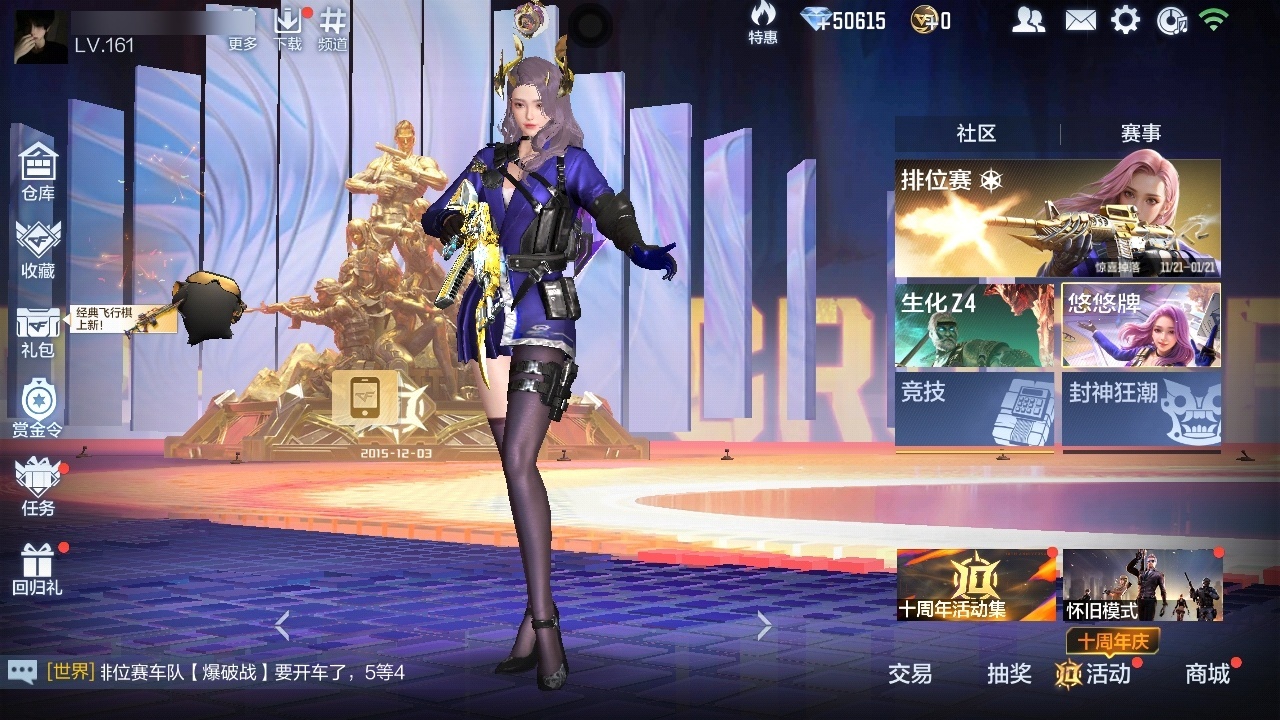Open the 商城 shop
This screenshot has width=1280, height=720.
pos(1207,674)
